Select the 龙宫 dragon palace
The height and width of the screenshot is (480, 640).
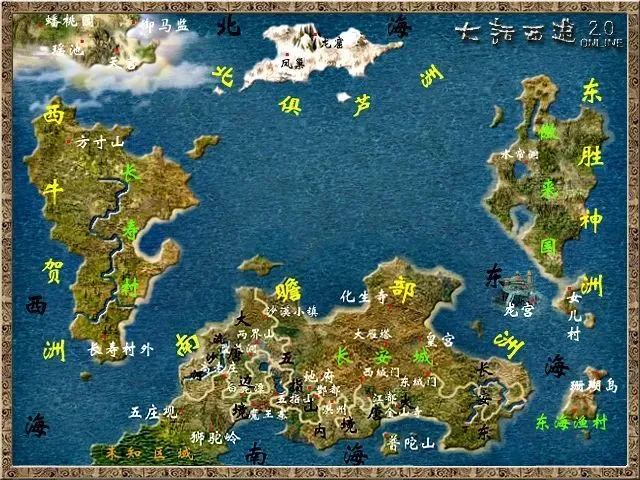[x=519, y=311]
